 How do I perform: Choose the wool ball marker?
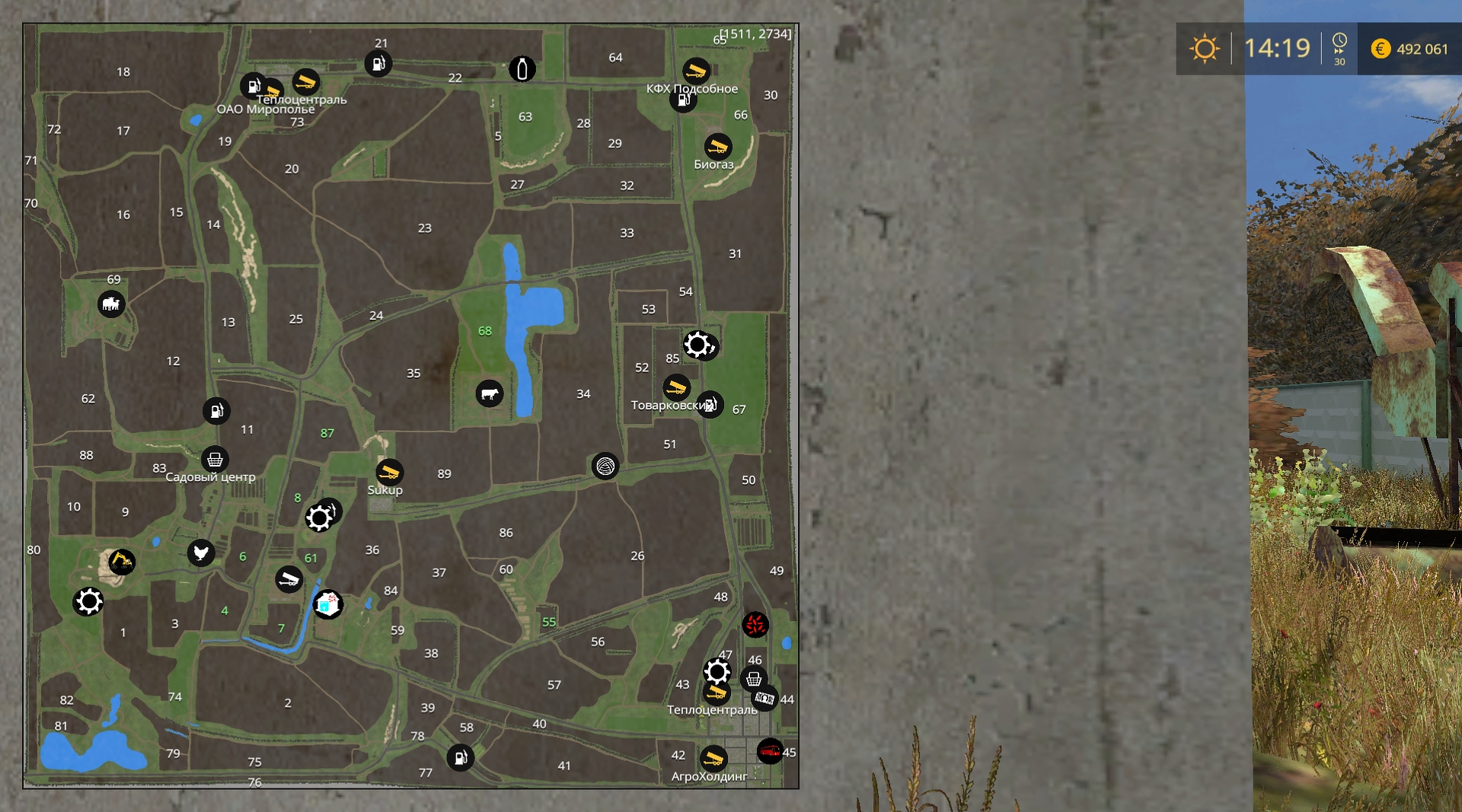coord(605,466)
